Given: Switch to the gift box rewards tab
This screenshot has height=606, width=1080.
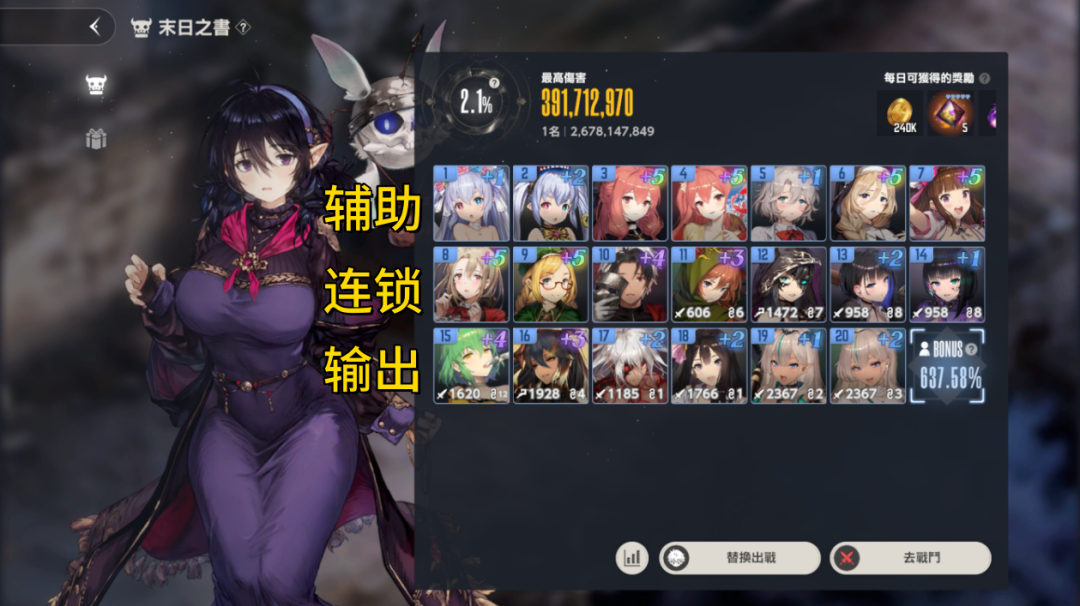Looking at the screenshot, I should (x=97, y=138).
